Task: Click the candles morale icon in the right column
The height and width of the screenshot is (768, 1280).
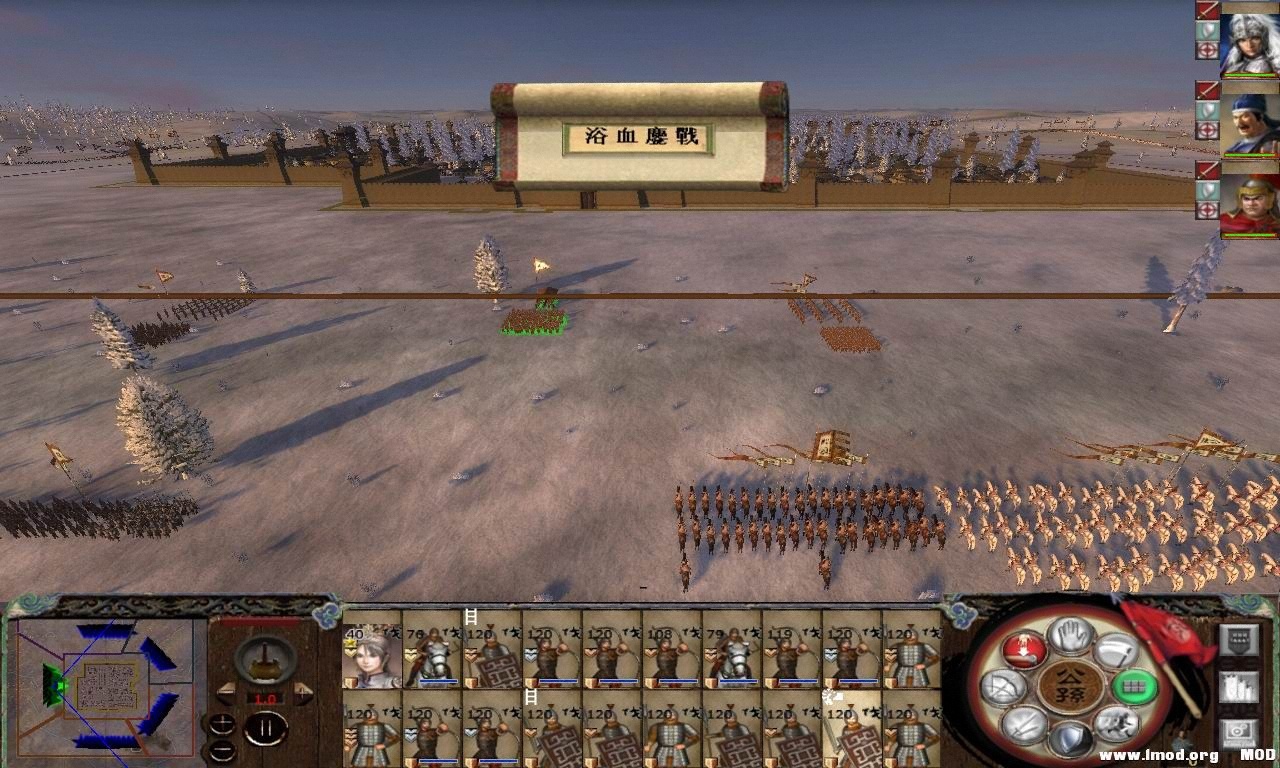Action: [1238, 686]
